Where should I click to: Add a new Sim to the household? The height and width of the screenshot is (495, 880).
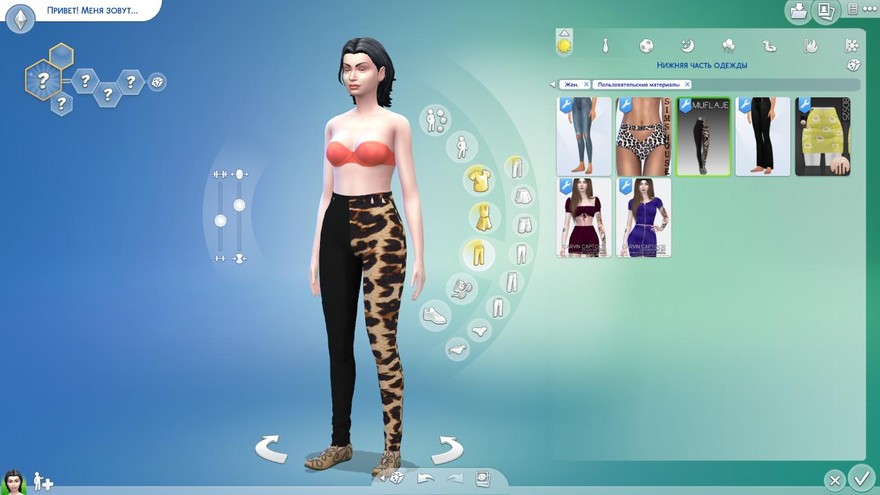click(x=43, y=481)
